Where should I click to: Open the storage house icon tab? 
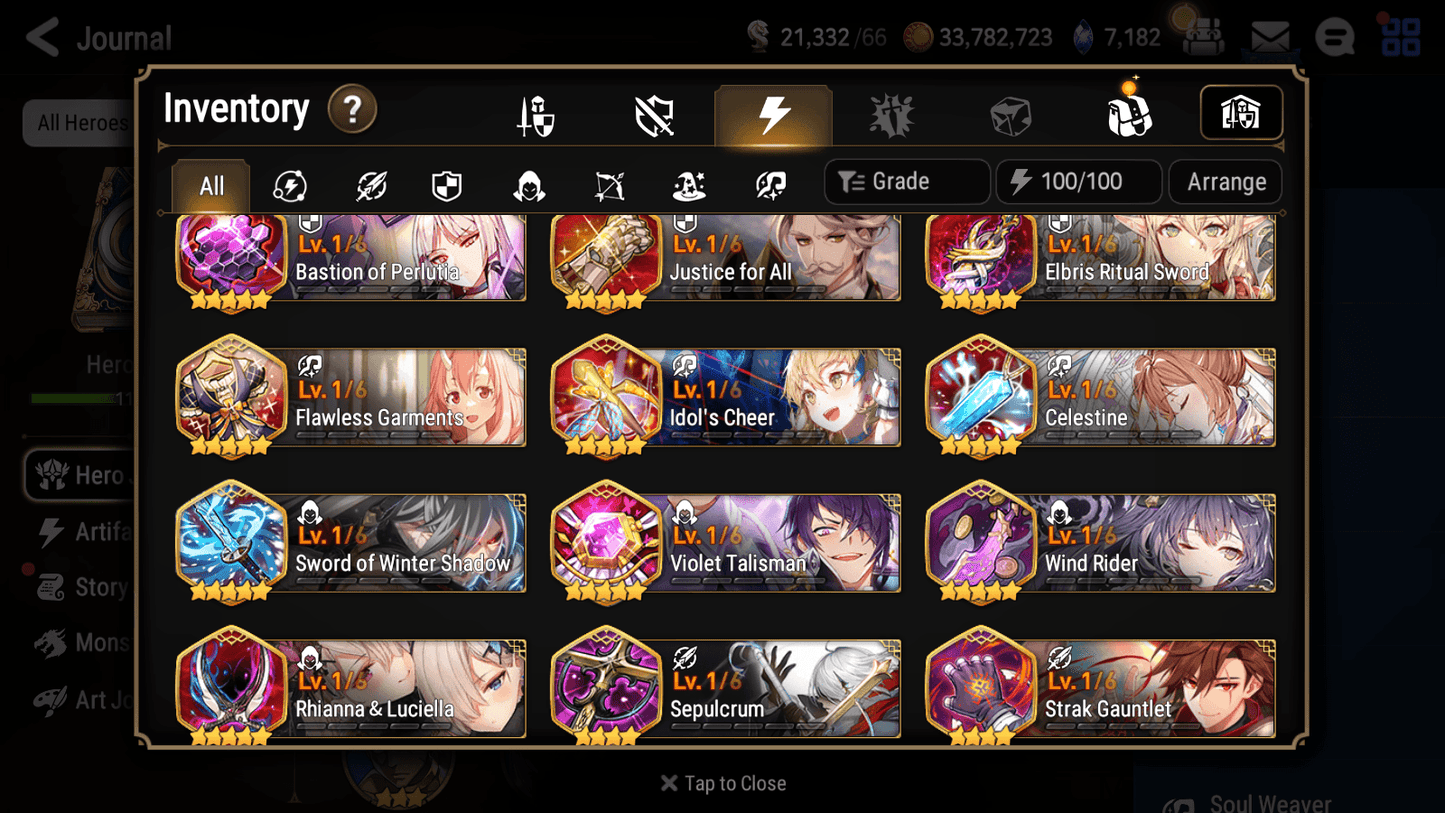tap(1241, 113)
